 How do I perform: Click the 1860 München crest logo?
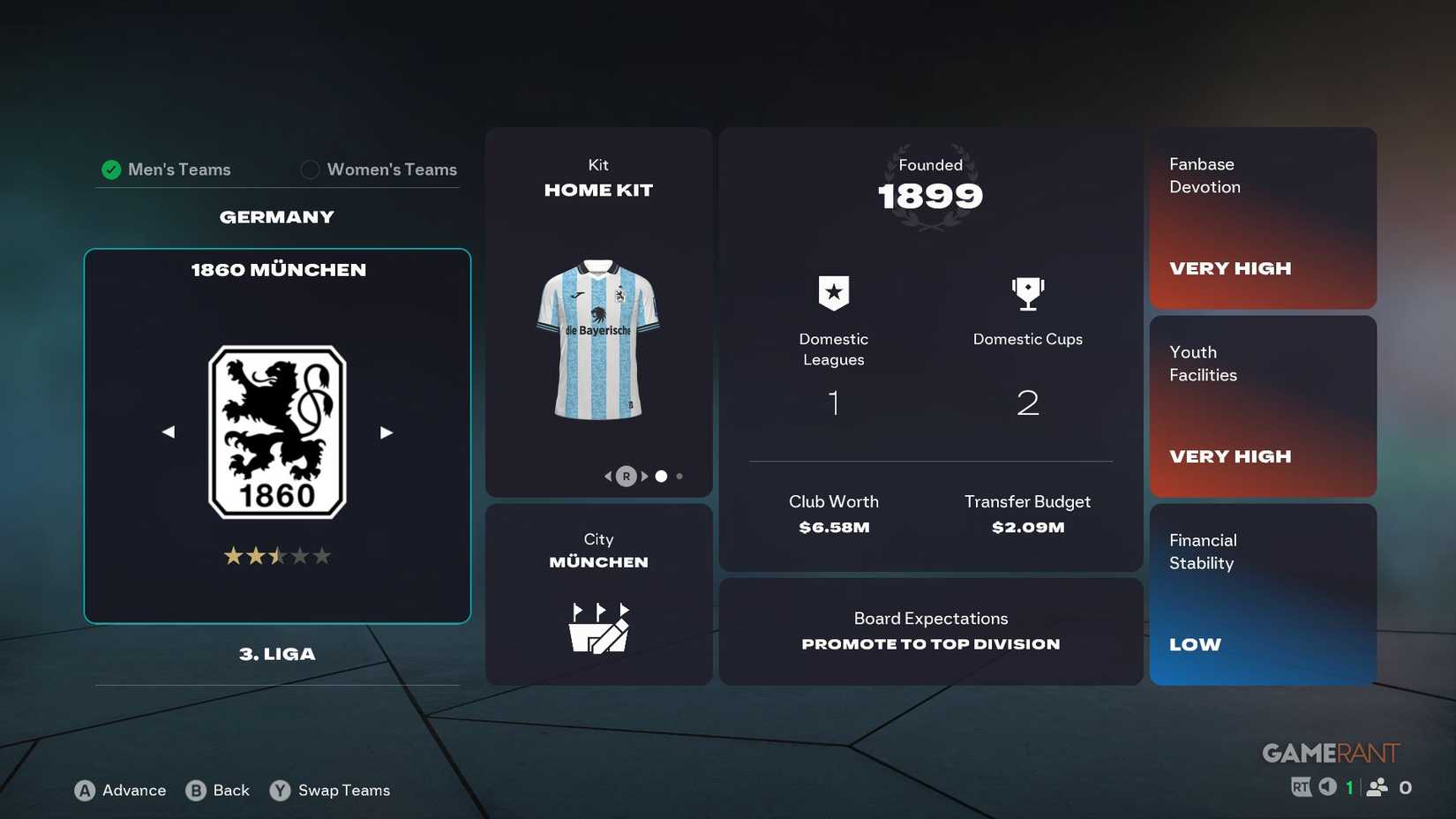click(277, 430)
